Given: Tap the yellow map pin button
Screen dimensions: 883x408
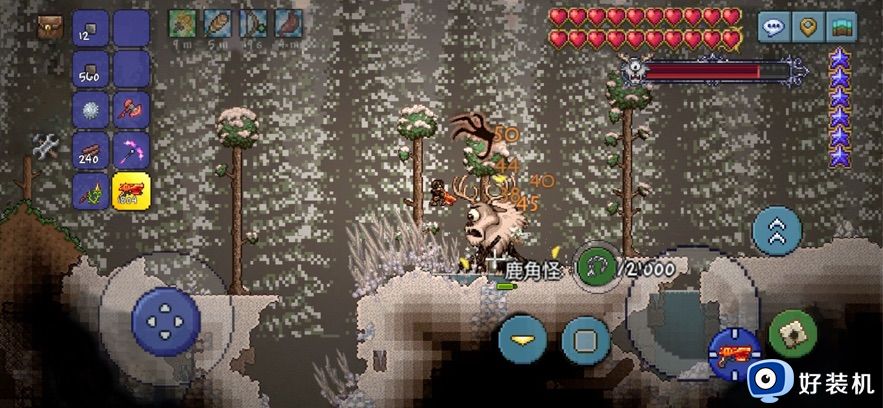Looking at the screenshot, I should coord(808,27).
